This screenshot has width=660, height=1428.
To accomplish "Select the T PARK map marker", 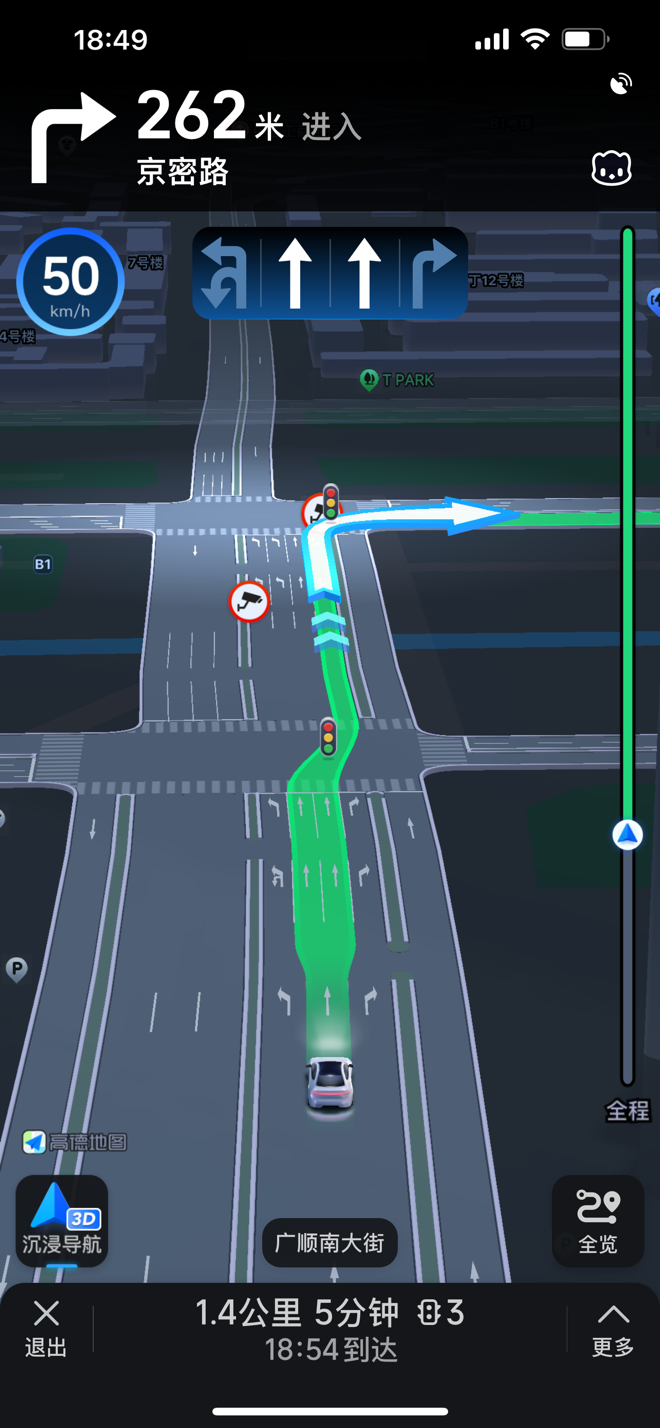I will (397, 380).
